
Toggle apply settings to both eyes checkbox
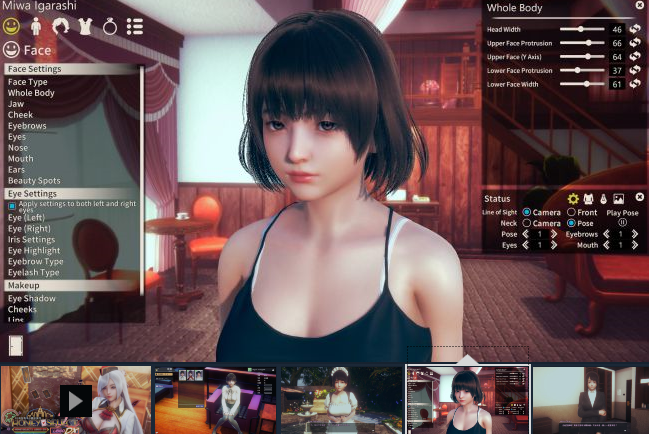pyautogui.click(x=12, y=206)
